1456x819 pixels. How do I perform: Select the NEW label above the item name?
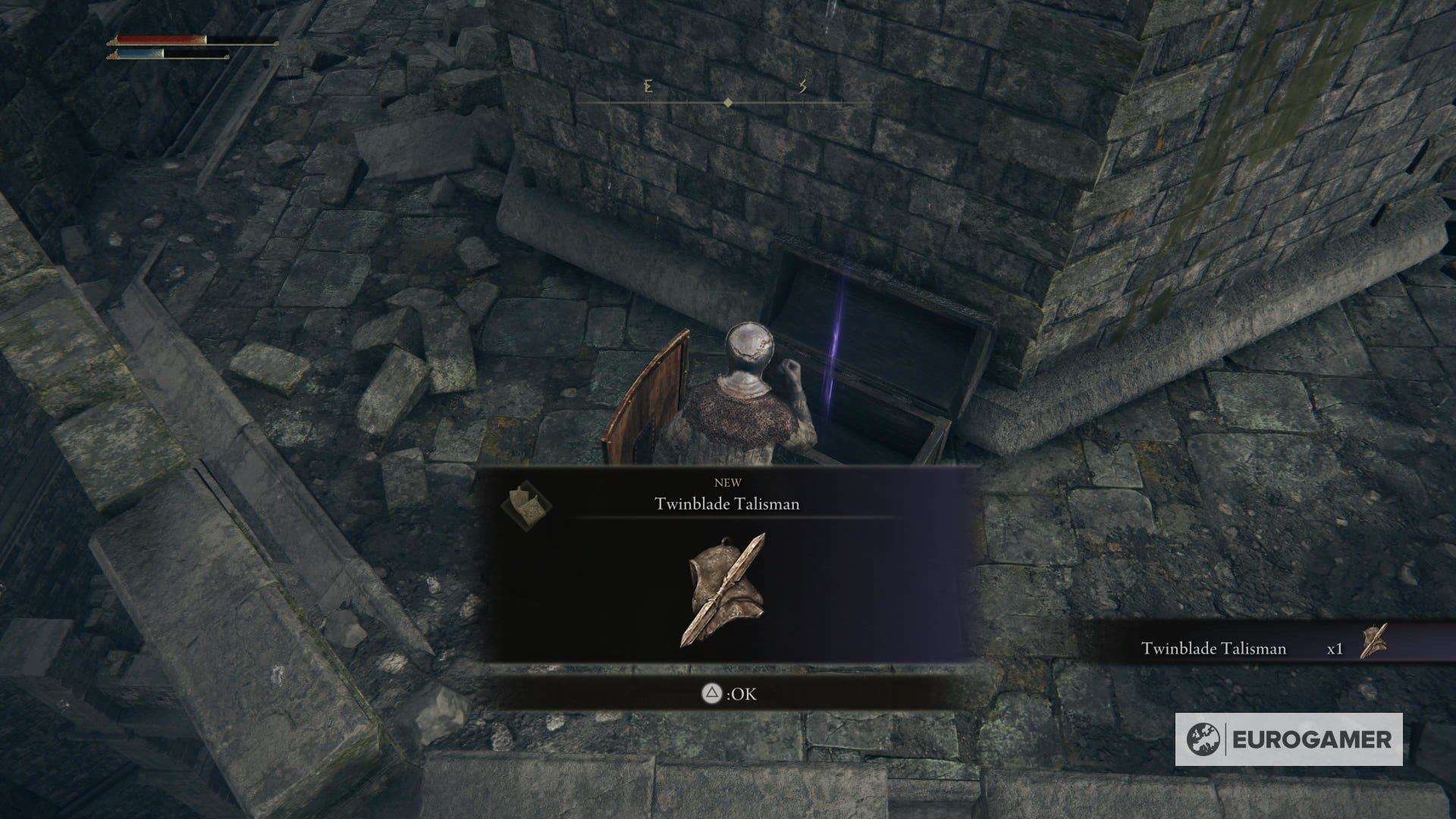729,482
